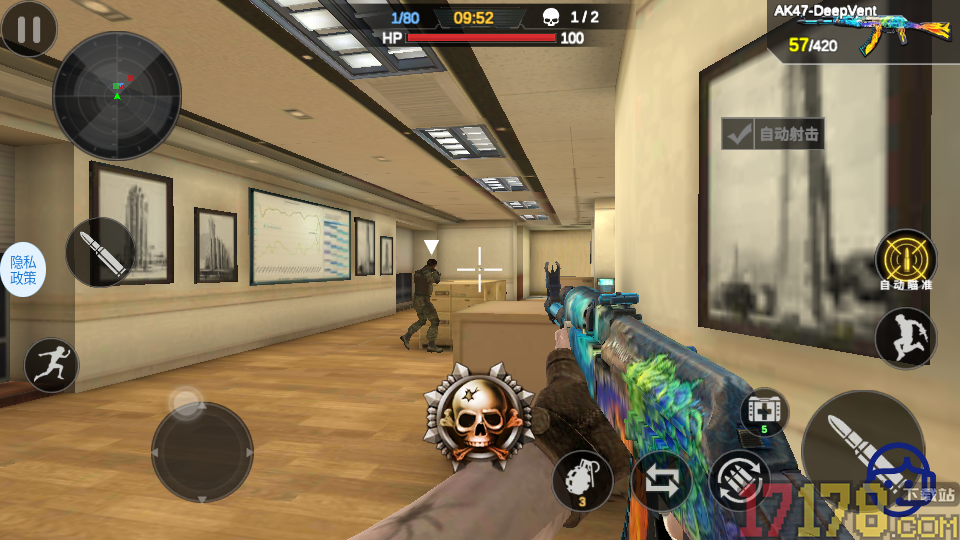The width and height of the screenshot is (960, 540).
Task: Activate the running man sprint button
Action: [51, 365]
